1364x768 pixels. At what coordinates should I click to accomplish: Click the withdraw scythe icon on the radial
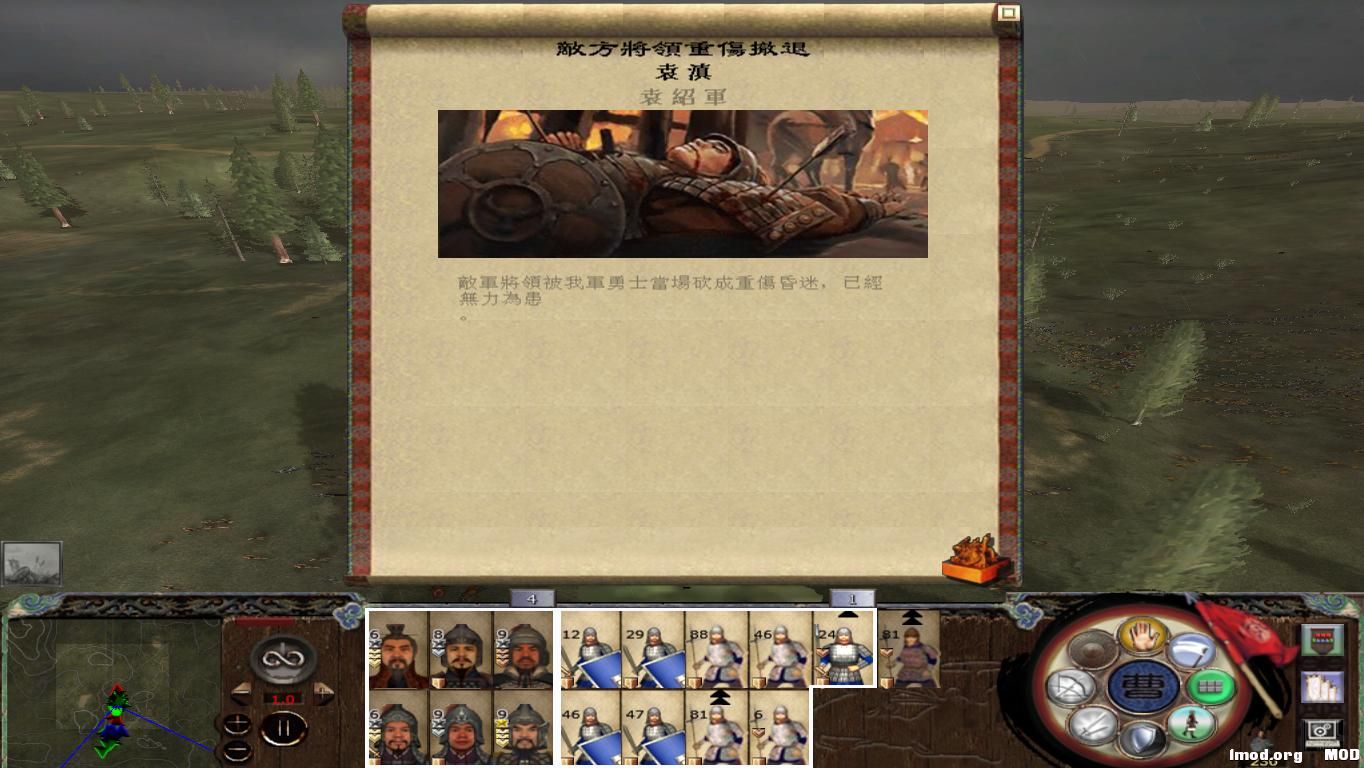(x=1189, y=651)
